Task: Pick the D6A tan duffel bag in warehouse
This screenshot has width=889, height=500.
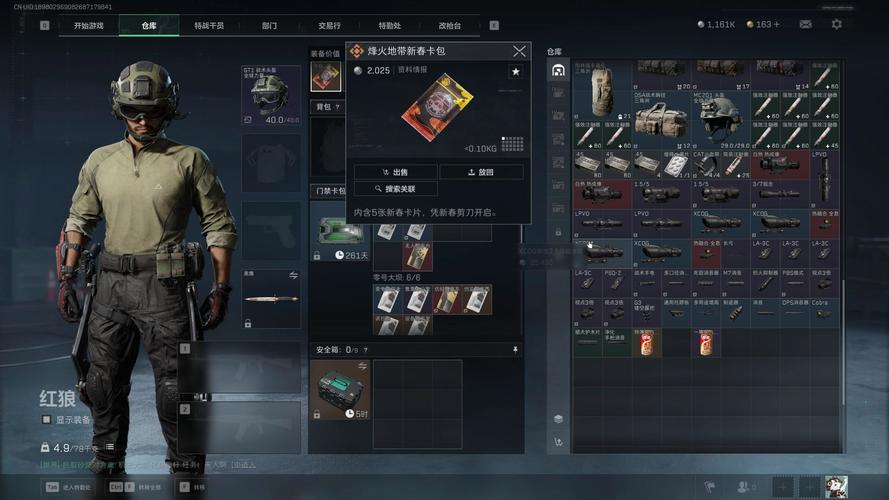Action: point(659,119)
